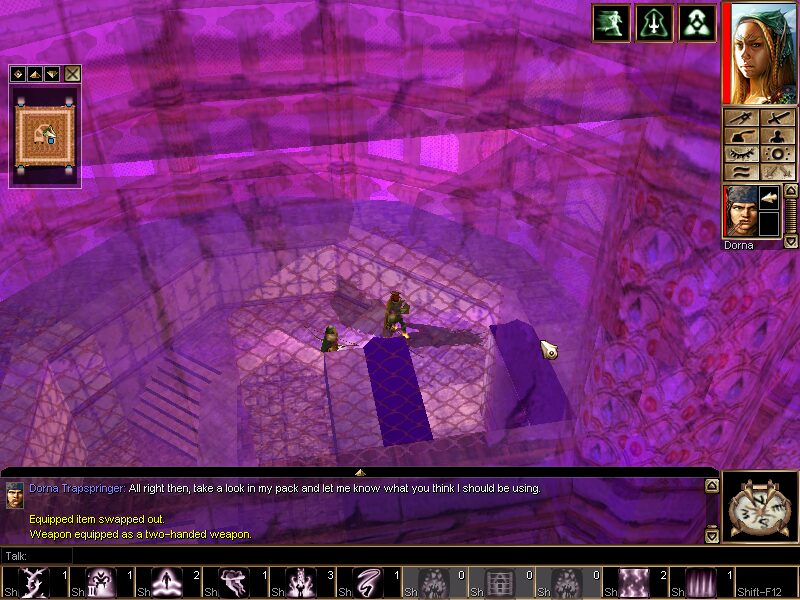Viewport: 800px width, 600px height.
Task: Expand the chat log with top arrow
Action: coord(360,470)
